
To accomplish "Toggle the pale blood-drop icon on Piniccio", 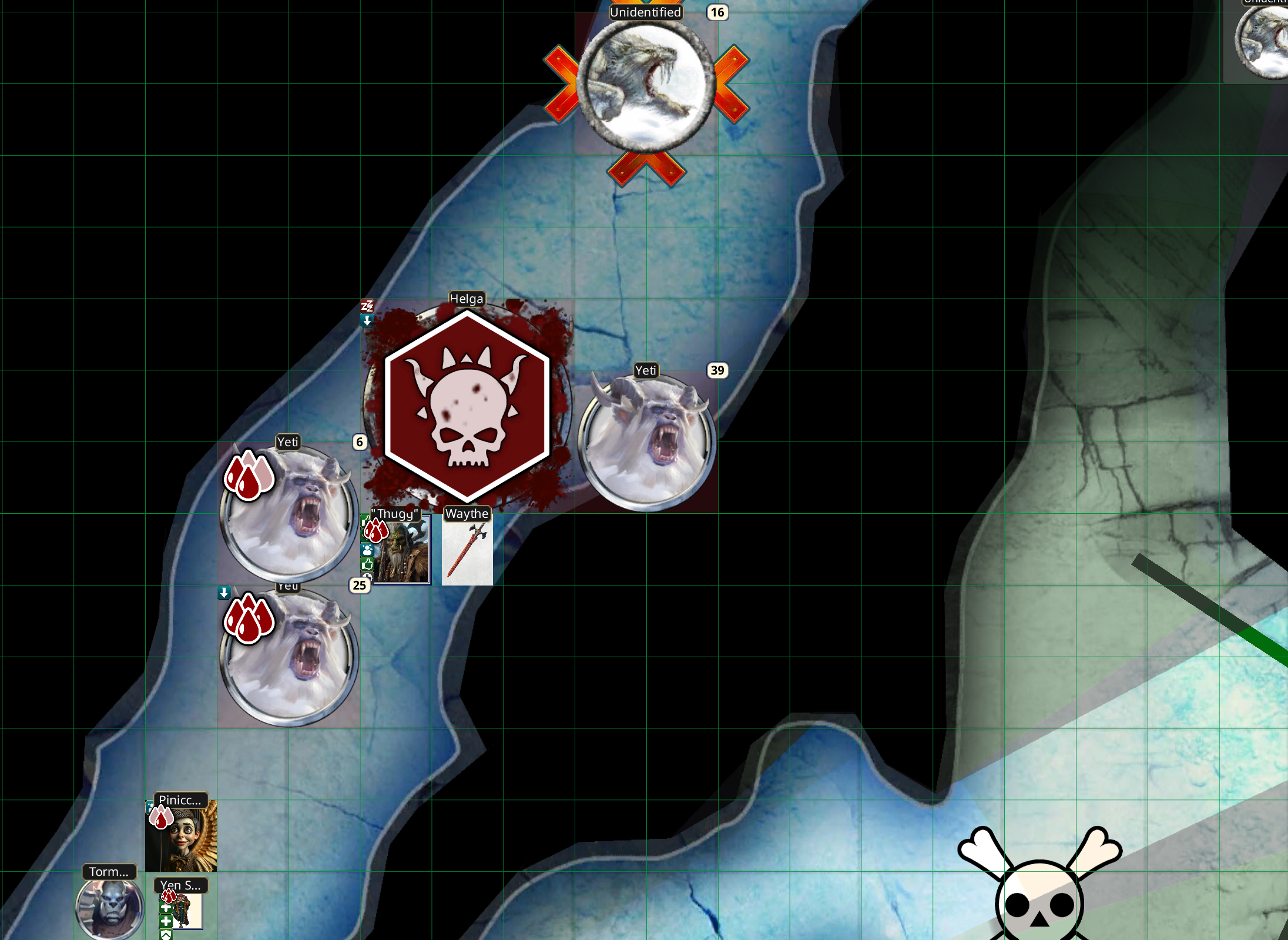I will pos(160,817).
